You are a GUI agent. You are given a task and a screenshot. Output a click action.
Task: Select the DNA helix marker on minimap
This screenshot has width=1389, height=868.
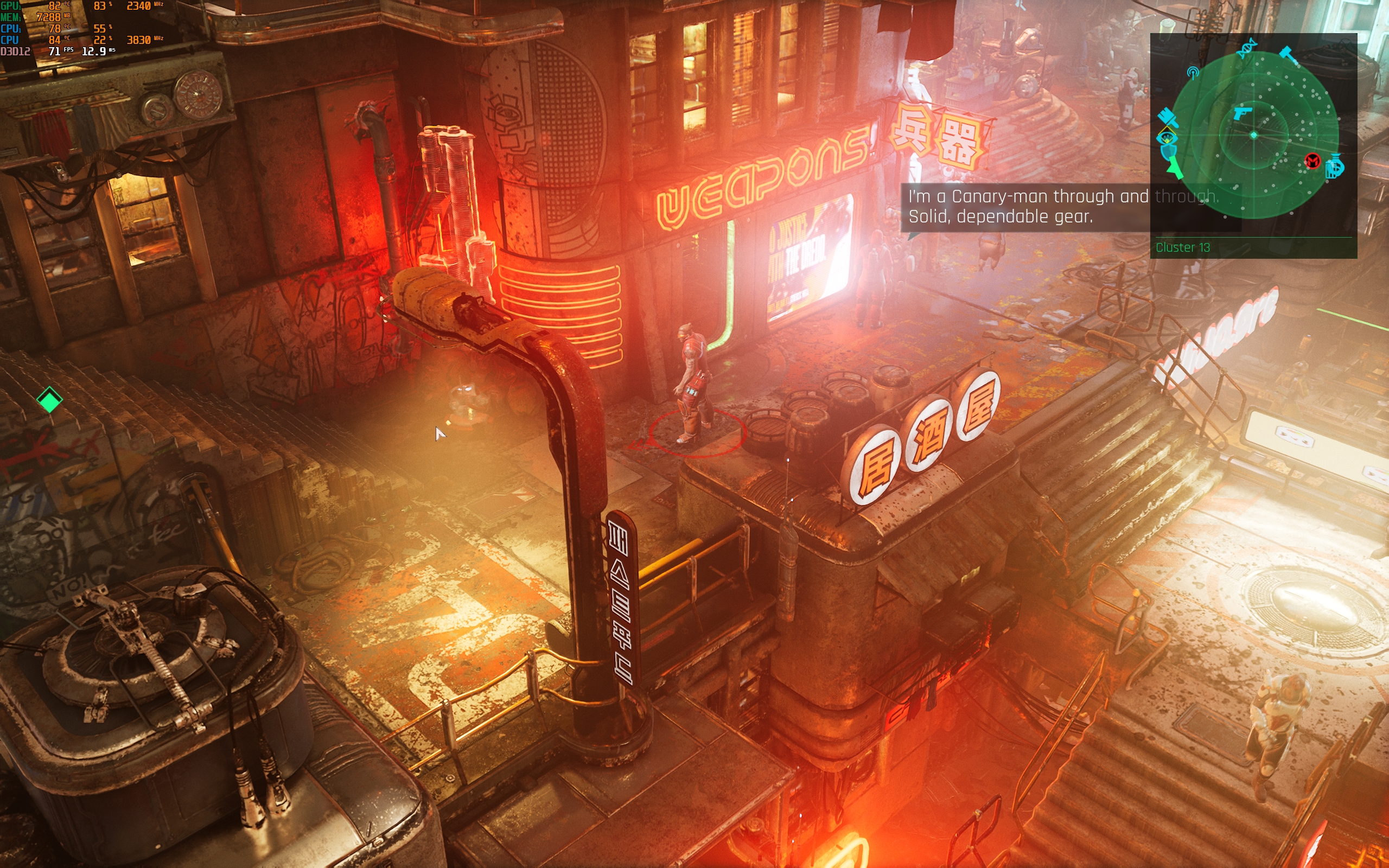tap(1247, 49)
